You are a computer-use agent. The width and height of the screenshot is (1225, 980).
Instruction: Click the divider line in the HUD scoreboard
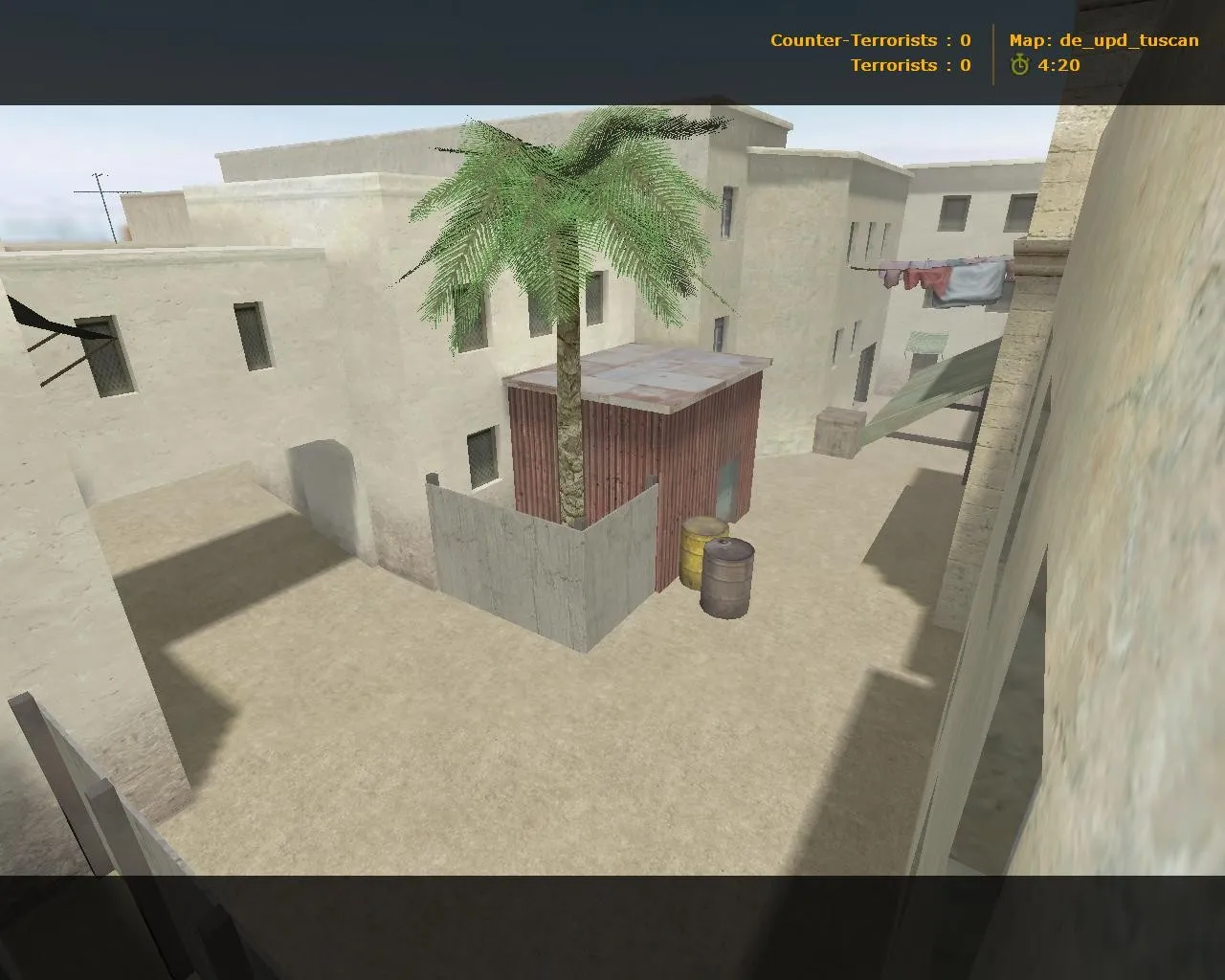pos(991,53)
